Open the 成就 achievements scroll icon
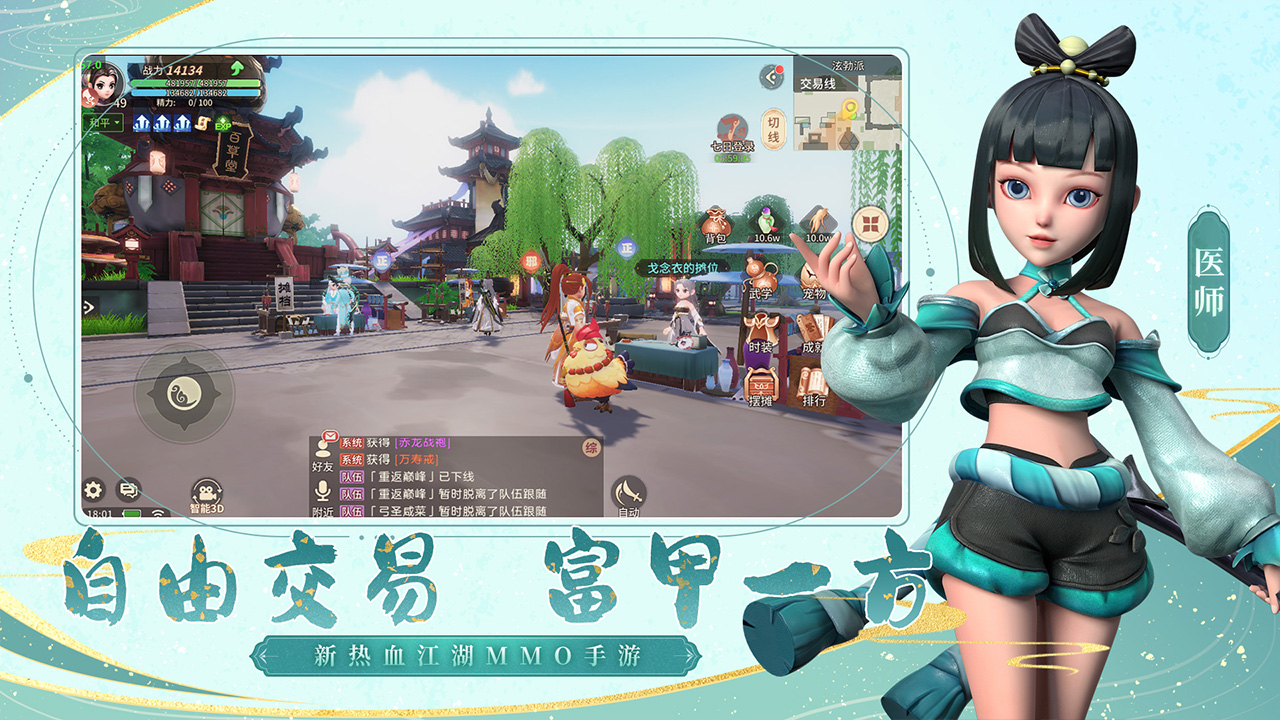Viewport: 1280px width, 720px height. point(815,328)
